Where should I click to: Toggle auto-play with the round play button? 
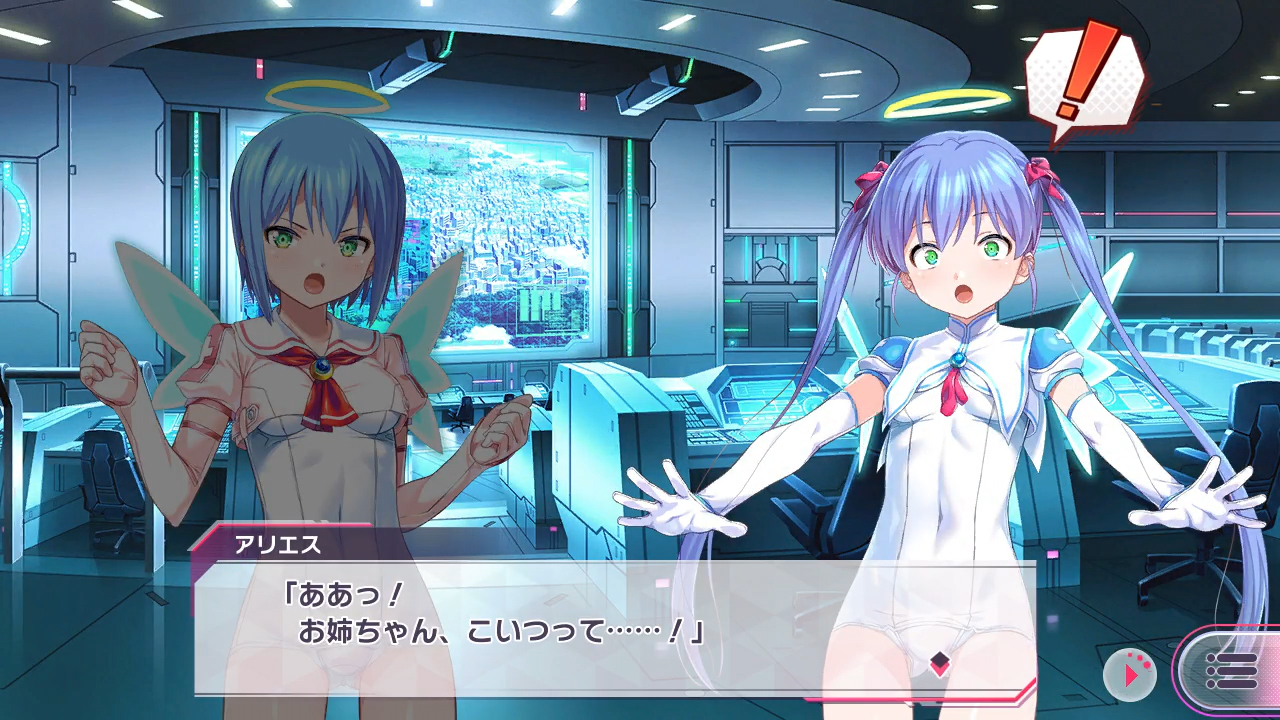(x=1130, y=674)
